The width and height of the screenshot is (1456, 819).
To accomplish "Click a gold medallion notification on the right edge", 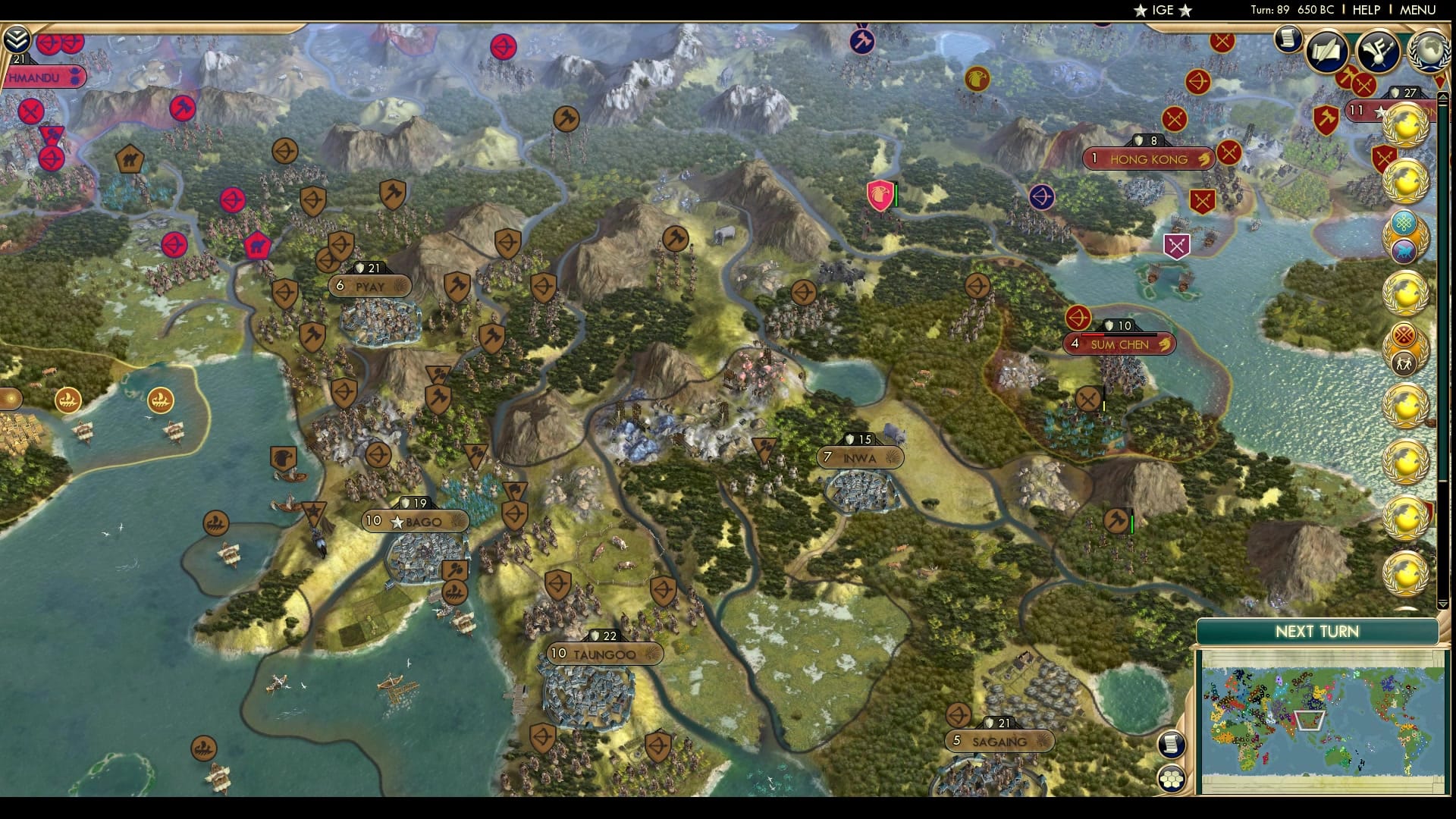I will (x=1407, y=125).
